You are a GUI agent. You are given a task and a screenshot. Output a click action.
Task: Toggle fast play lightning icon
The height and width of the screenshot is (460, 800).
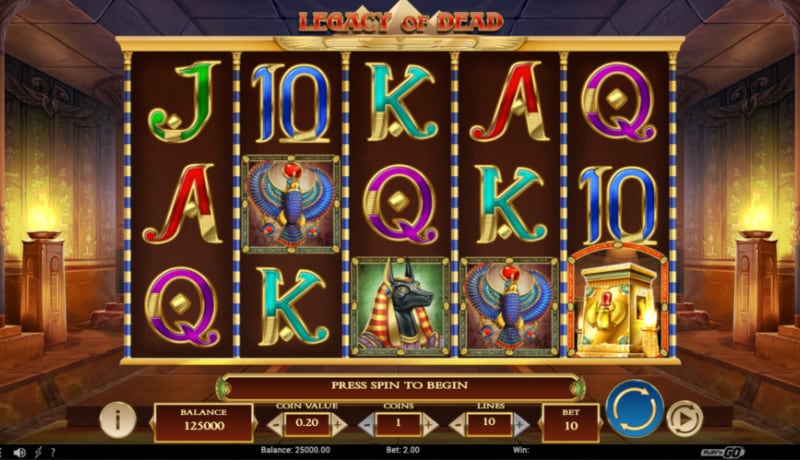[x=37, y=453]
